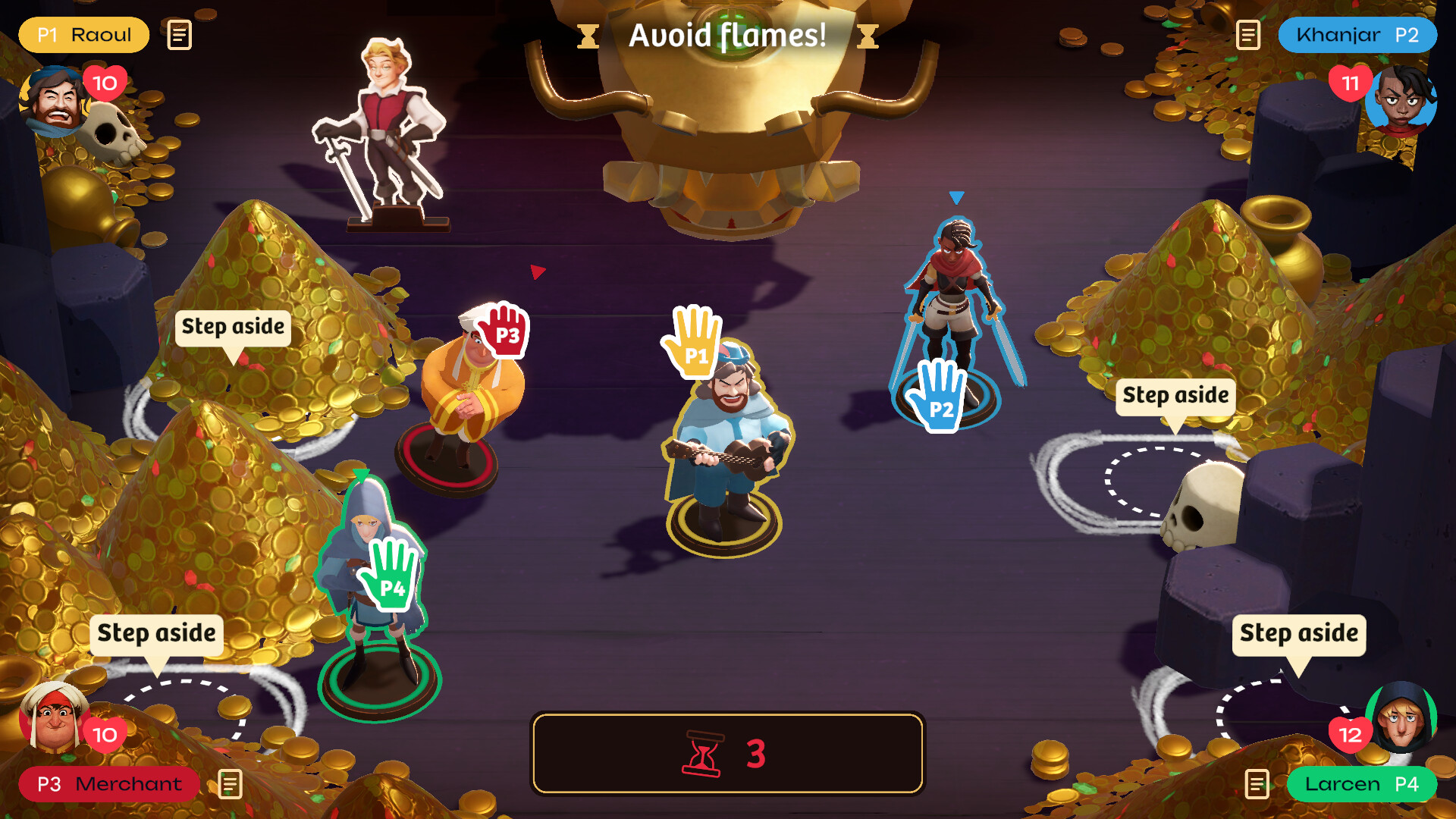Viewport: 1456px width, 819px height.
Task: Choose Step aside bubble above Merchant's portrait
Action: pos(156,633)
